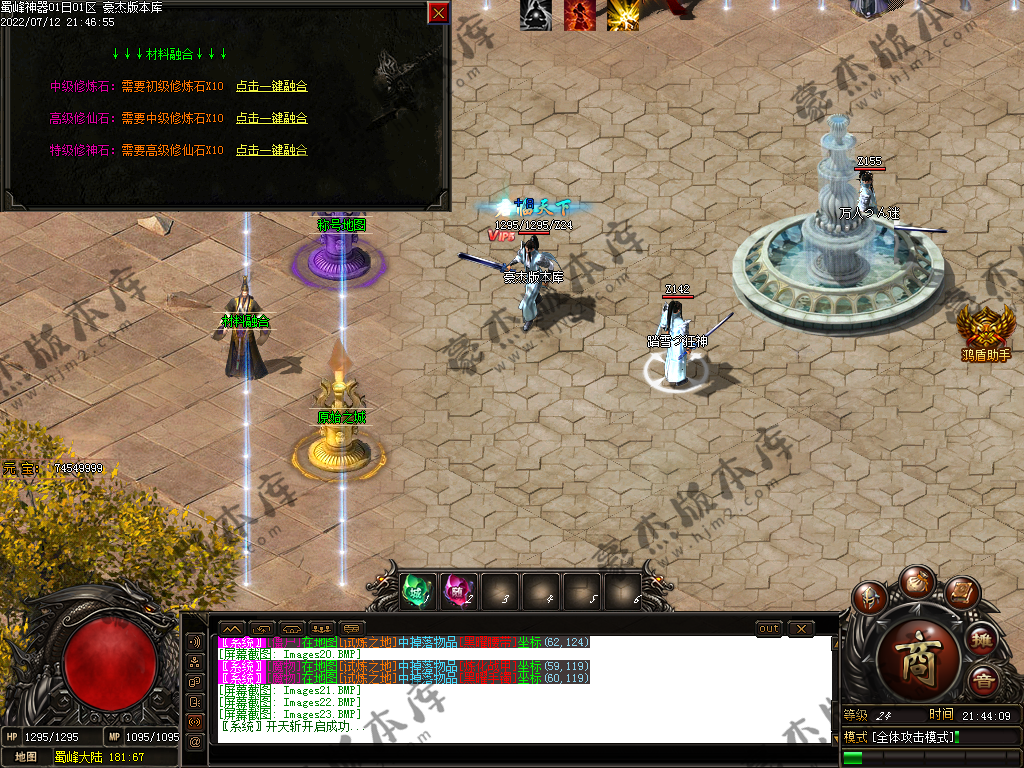Select the @ chat channel button
The image size is (1024, 768).
coord(195,741)
